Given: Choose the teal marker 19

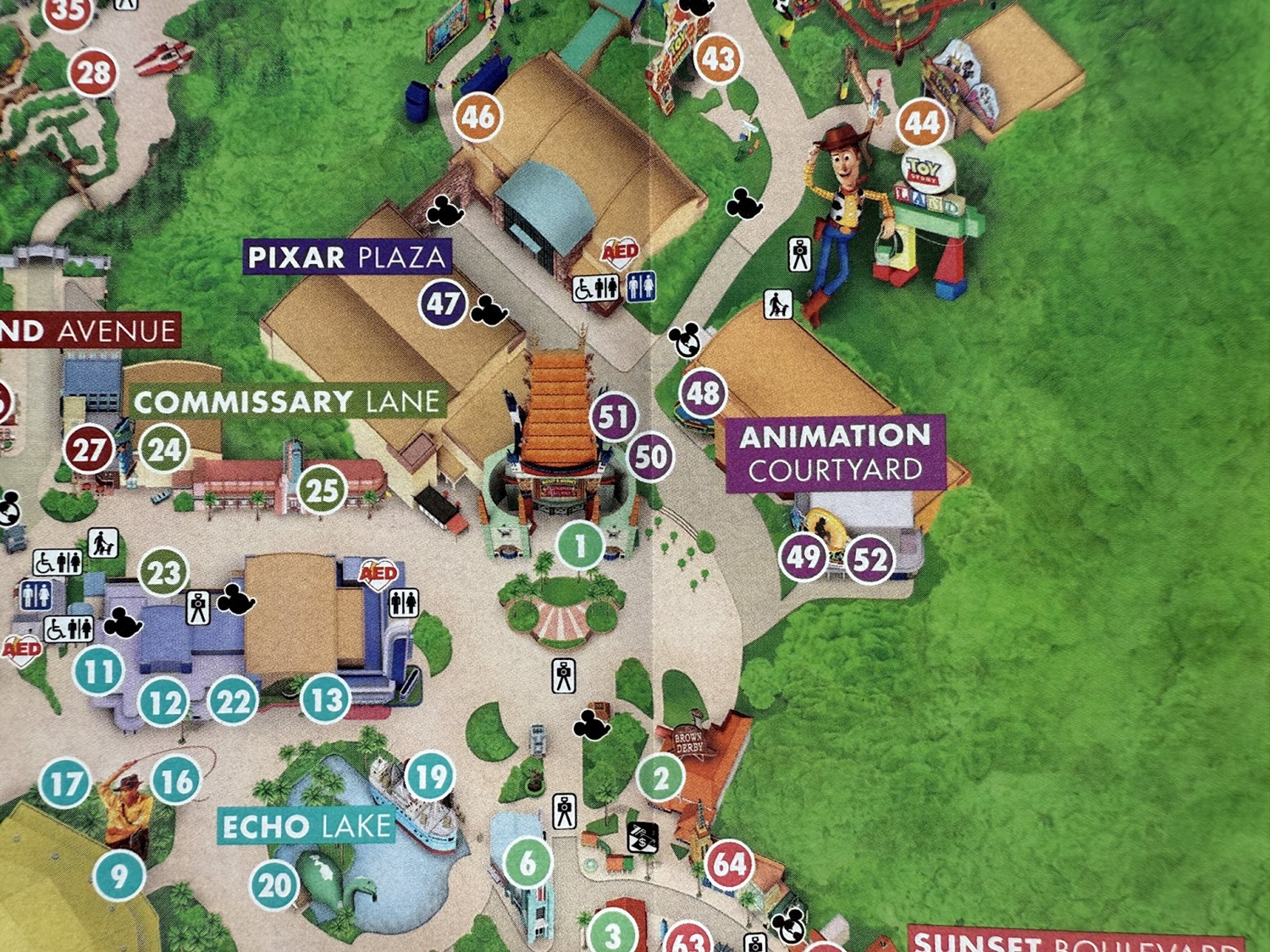Looking at the screenshot, I should click(430, 776).
